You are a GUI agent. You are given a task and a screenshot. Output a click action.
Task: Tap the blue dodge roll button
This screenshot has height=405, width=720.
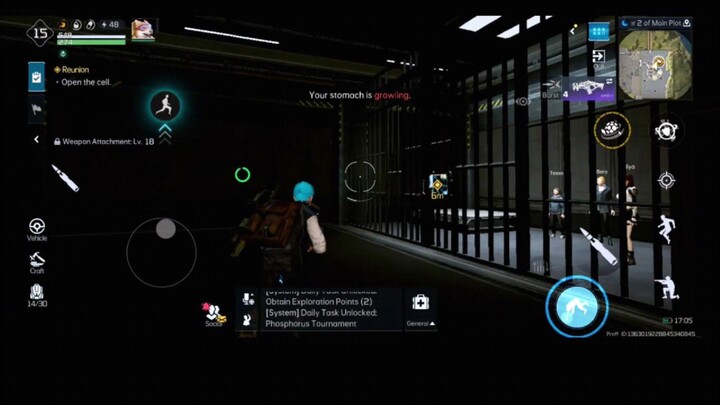[577, 304]
